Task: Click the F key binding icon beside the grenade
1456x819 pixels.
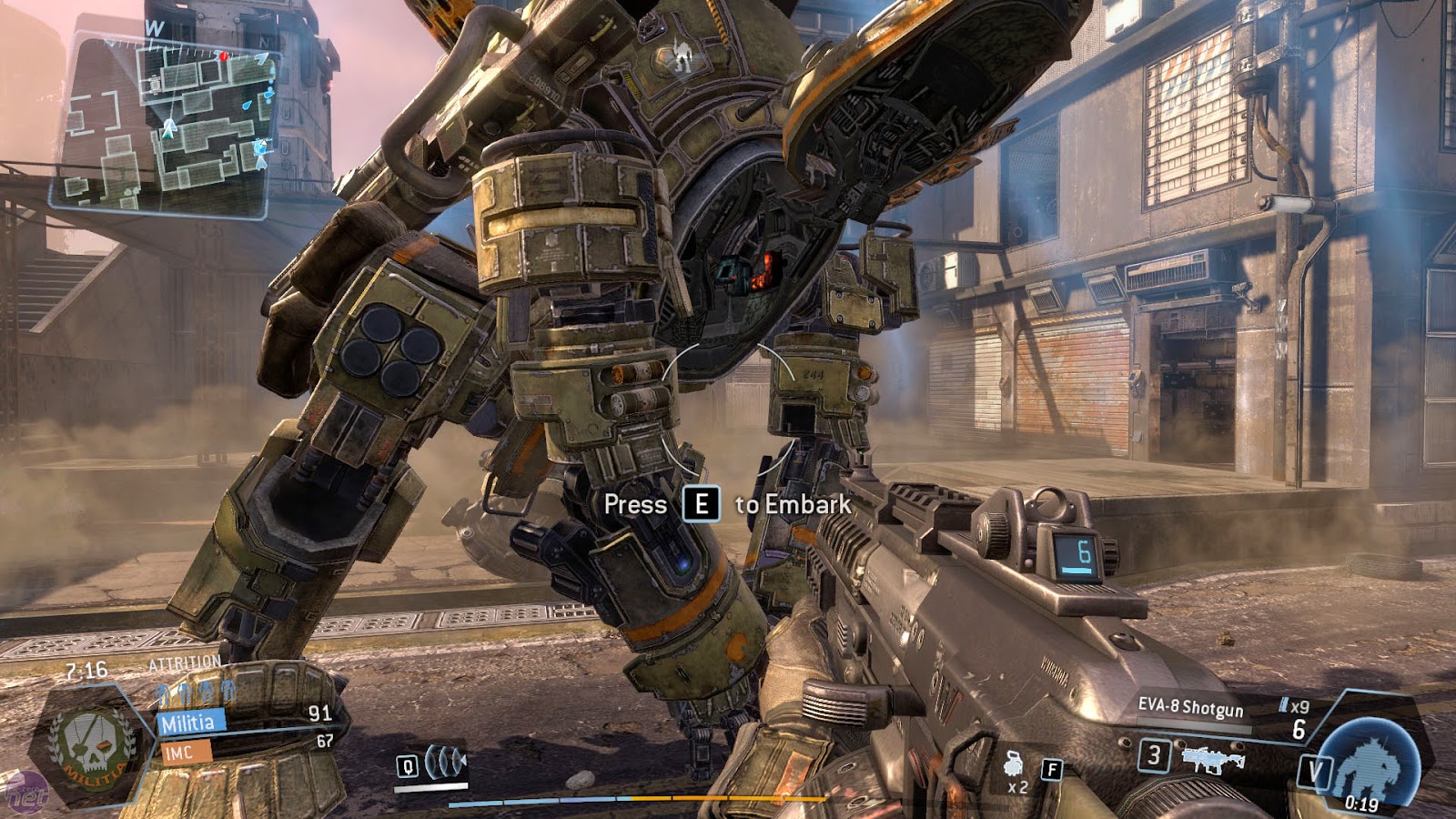Action: click(x=1053, y=769)
